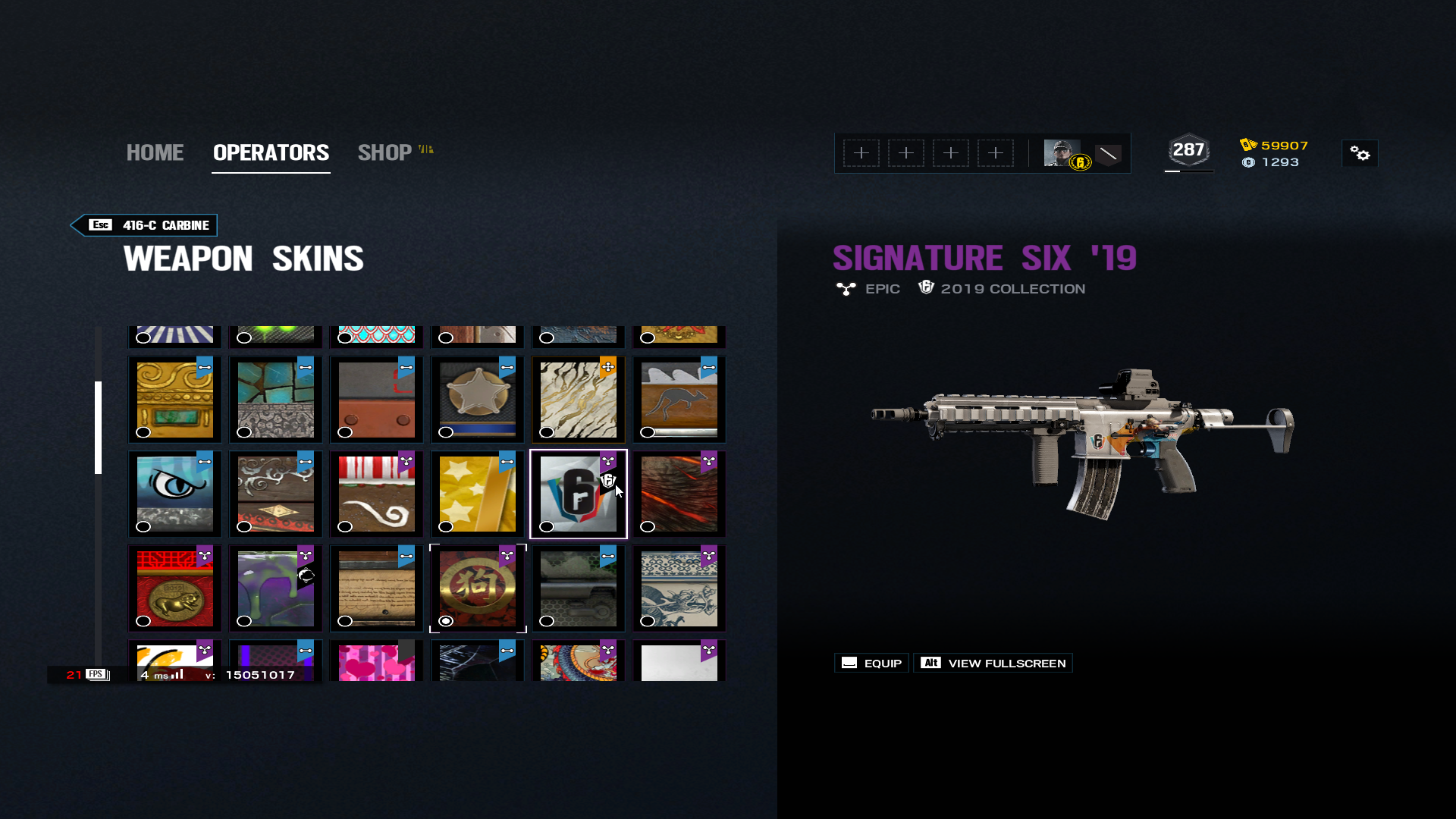1456x819 pixels.
Task: Select the Six logo weapon skin
Action: click(x=578, y=494)
